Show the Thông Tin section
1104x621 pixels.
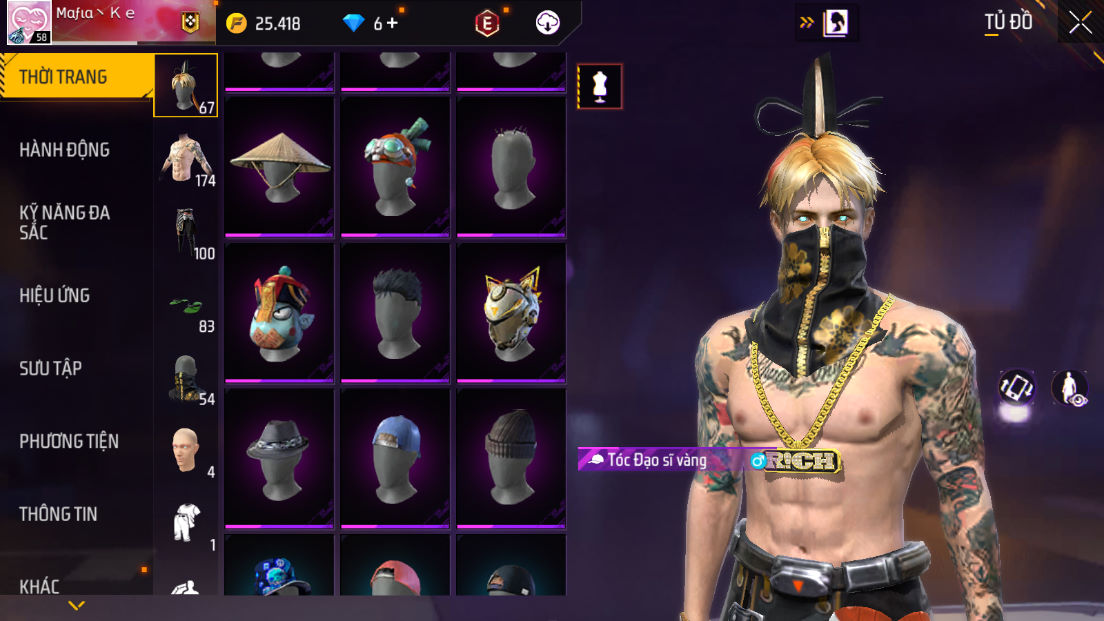59,514
